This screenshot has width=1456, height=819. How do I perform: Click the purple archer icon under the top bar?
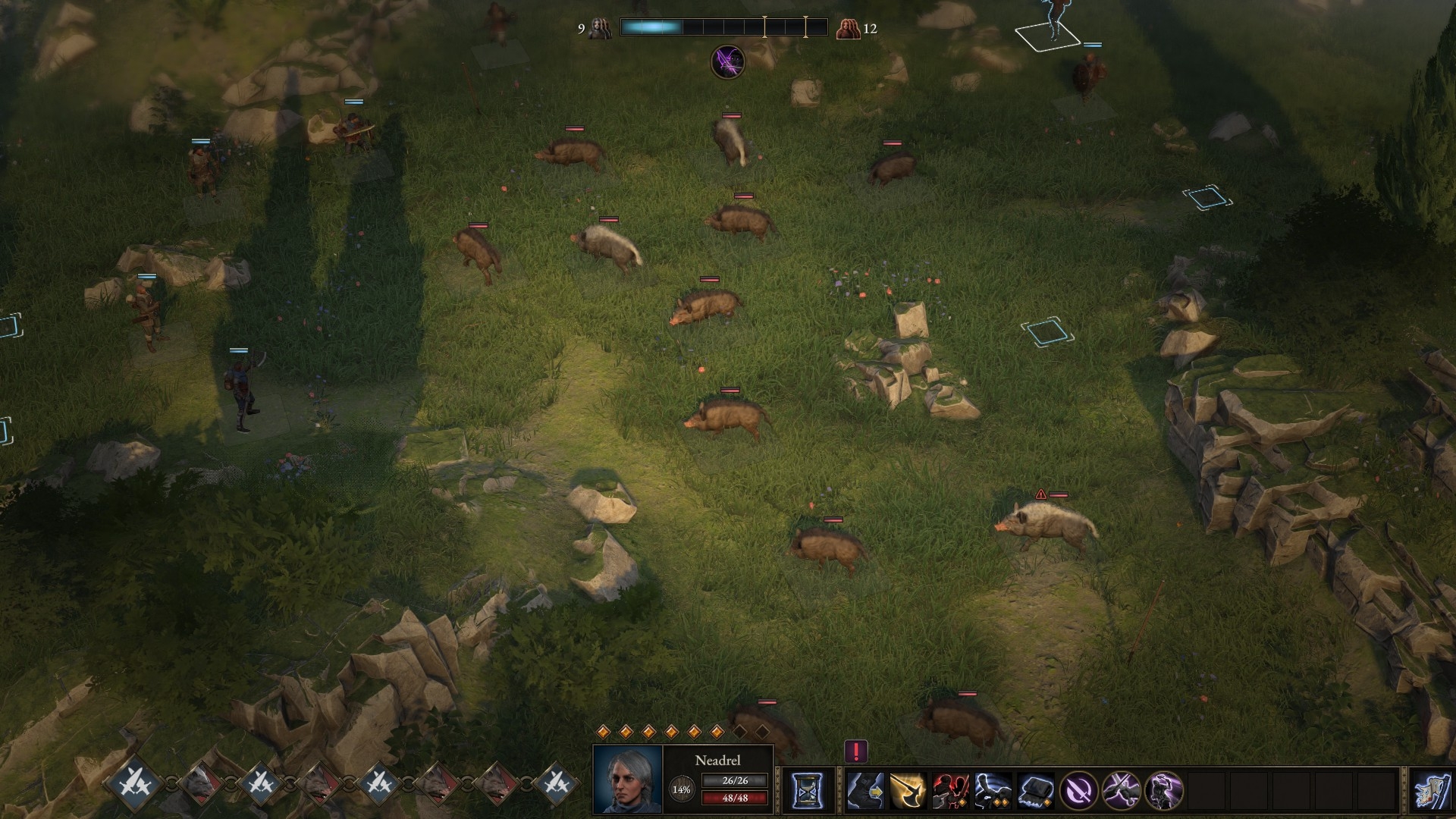pos(727,61)
